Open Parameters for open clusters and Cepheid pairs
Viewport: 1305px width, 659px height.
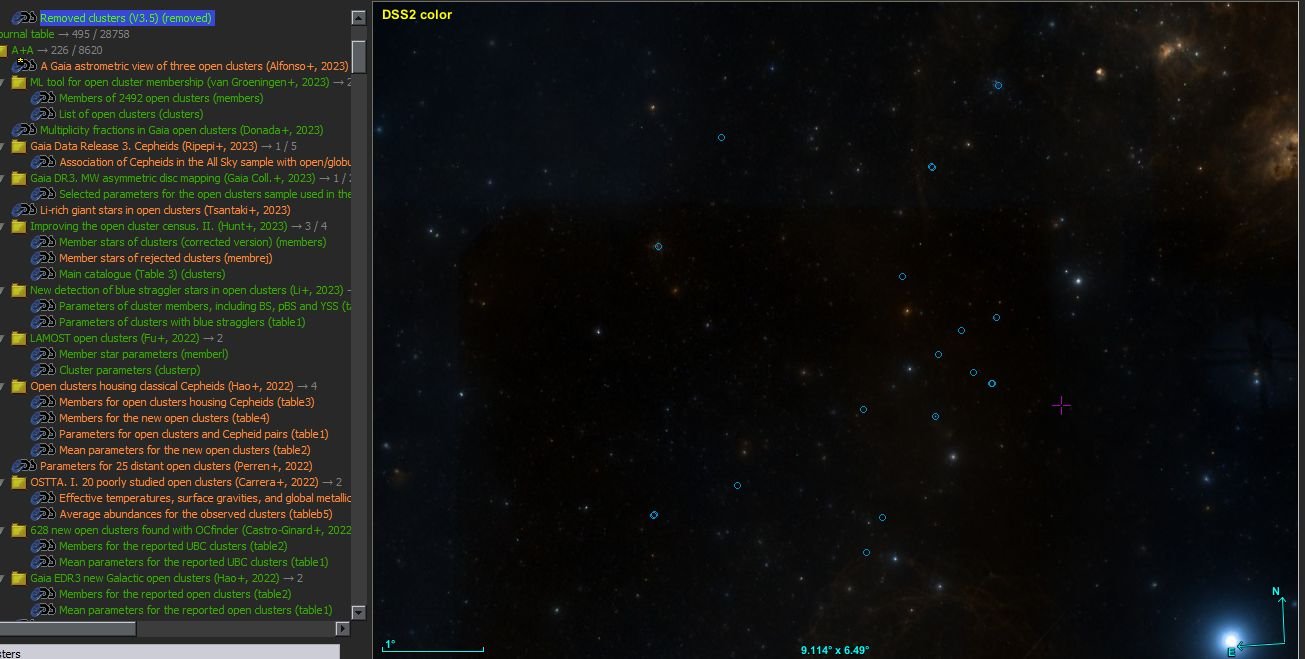(193, 434)
